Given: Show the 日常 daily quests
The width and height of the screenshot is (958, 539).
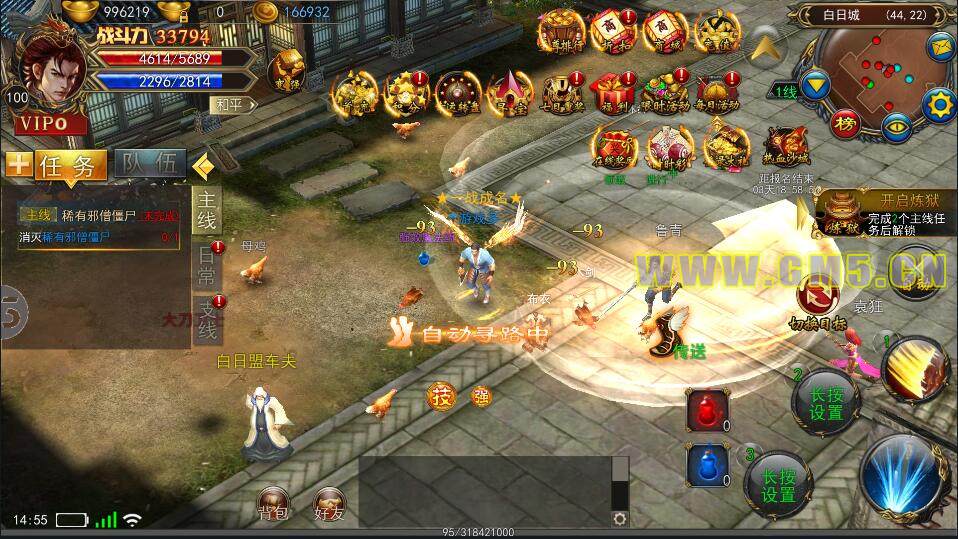Looking at the screenshot, I should click(206, 264).
